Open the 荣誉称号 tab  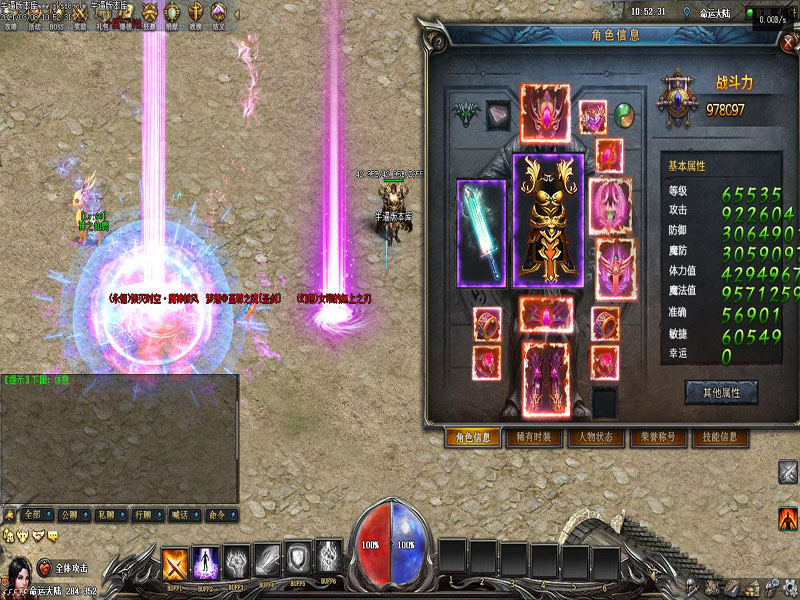click(657, 437)
